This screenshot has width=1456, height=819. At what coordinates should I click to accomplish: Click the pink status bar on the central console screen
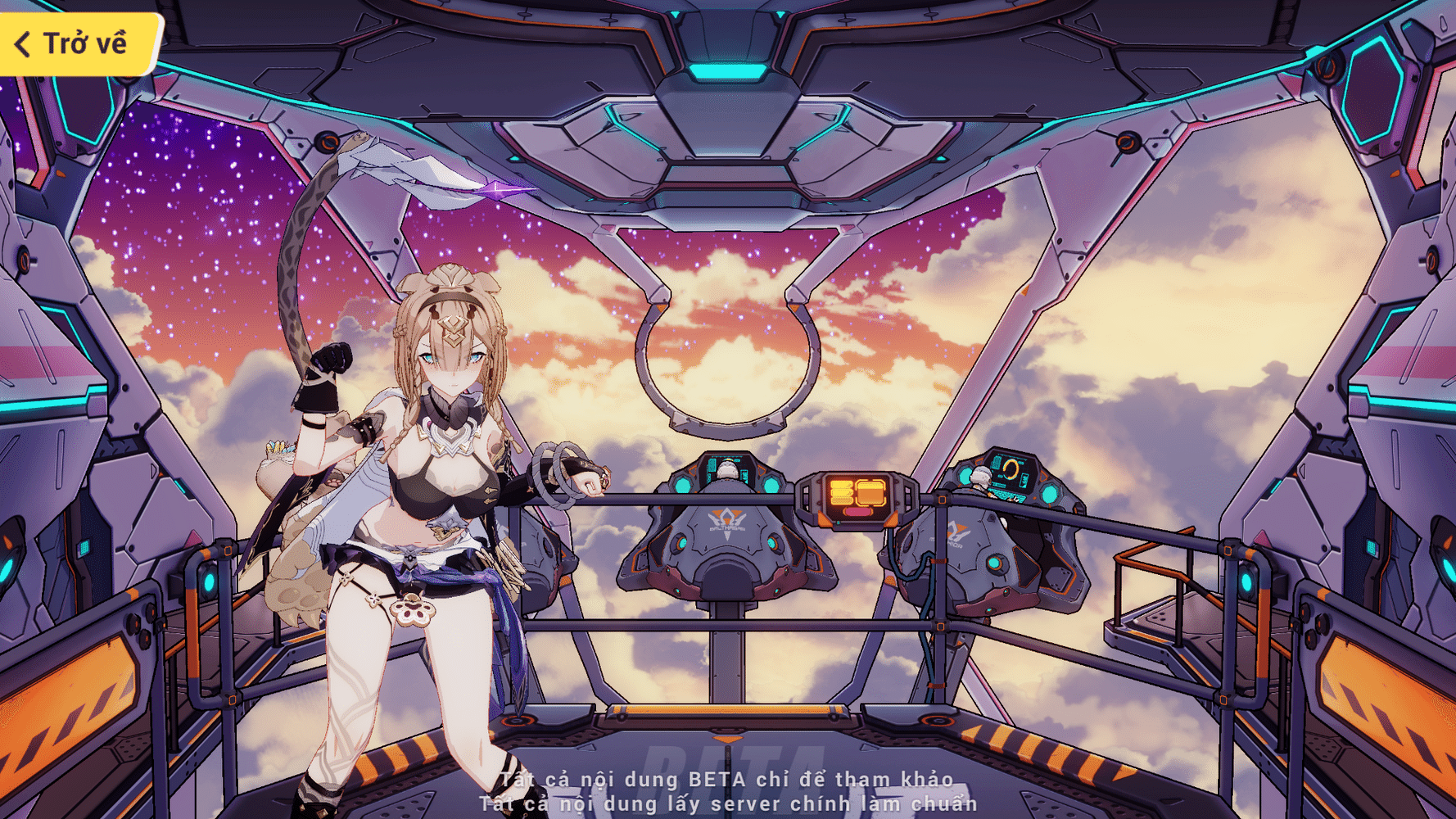pyautogui.click(x=857, y=513)
